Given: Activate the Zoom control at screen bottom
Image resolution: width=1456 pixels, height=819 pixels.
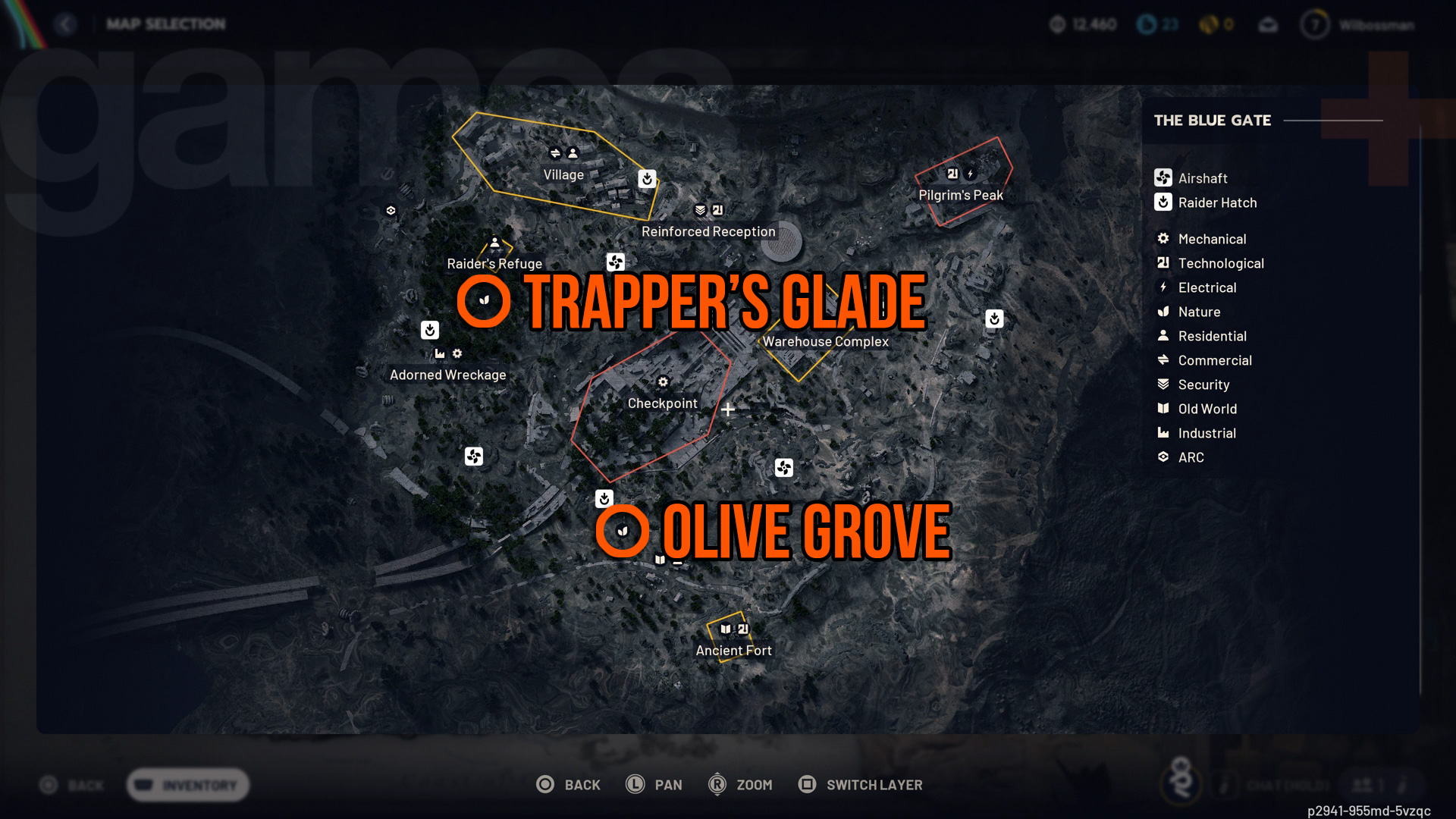Looking at the screenshot, I should 742,785.
